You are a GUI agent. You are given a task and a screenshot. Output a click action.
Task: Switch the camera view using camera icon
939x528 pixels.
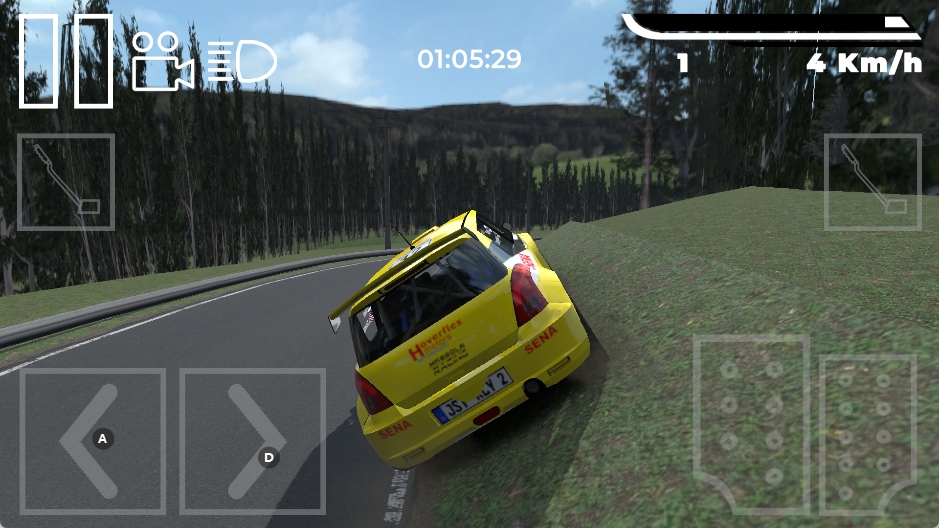click(x=162, y=62)
